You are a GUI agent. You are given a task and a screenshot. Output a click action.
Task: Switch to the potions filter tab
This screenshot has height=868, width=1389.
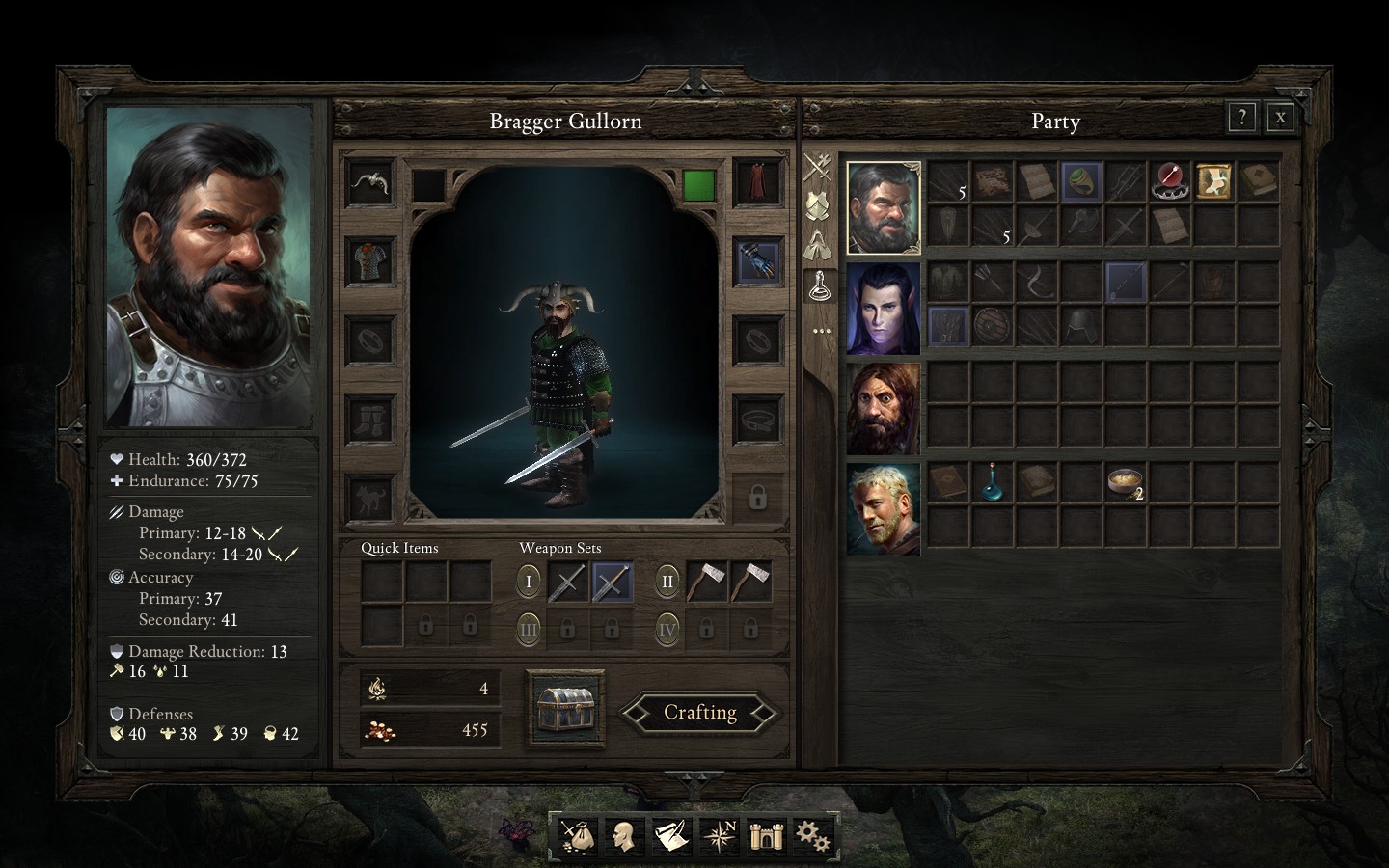coord(818,284)
